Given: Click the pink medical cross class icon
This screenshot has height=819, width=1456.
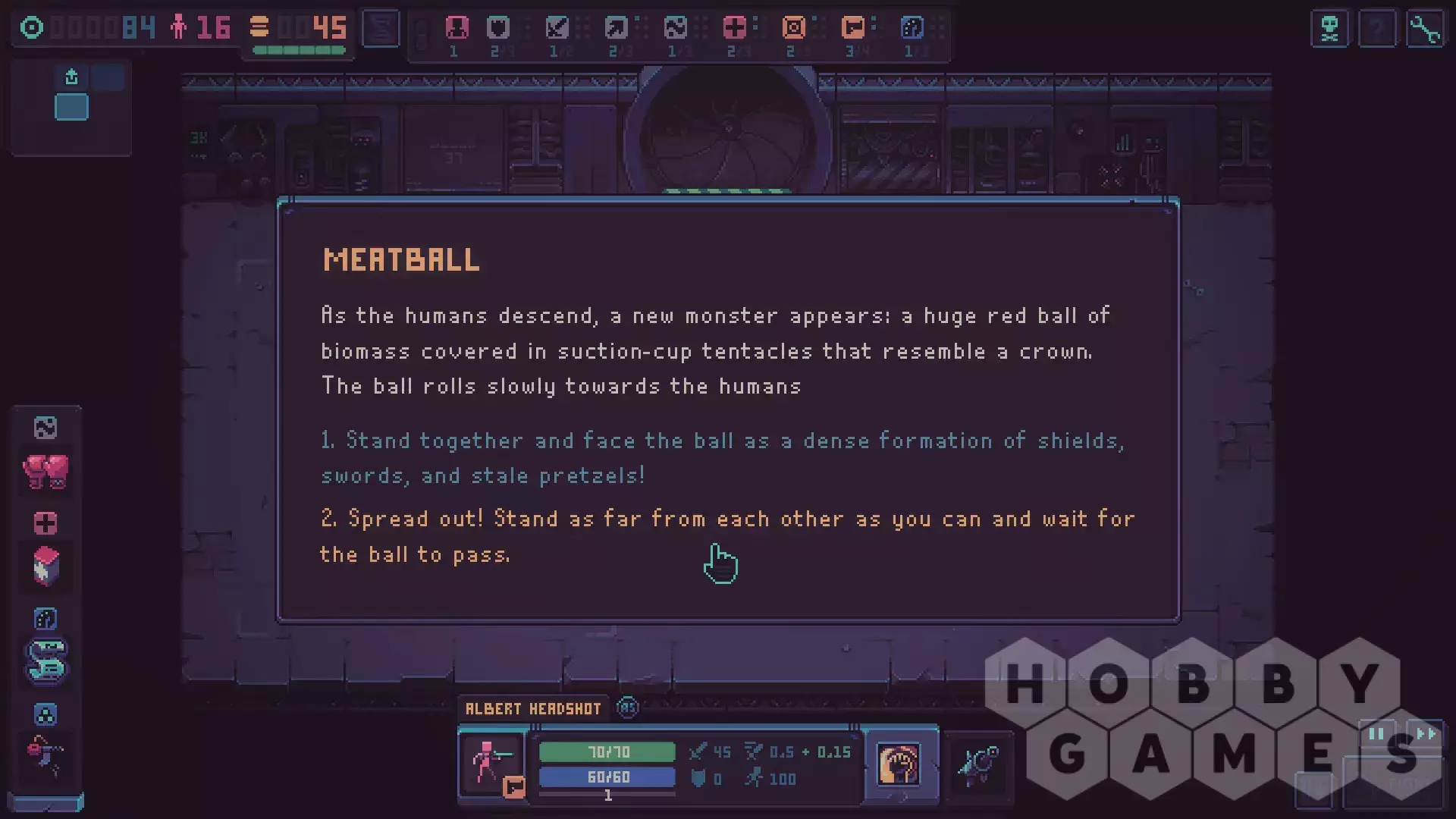Looking at the screenshot, I should pyautogui.click(x=734, y=29).
